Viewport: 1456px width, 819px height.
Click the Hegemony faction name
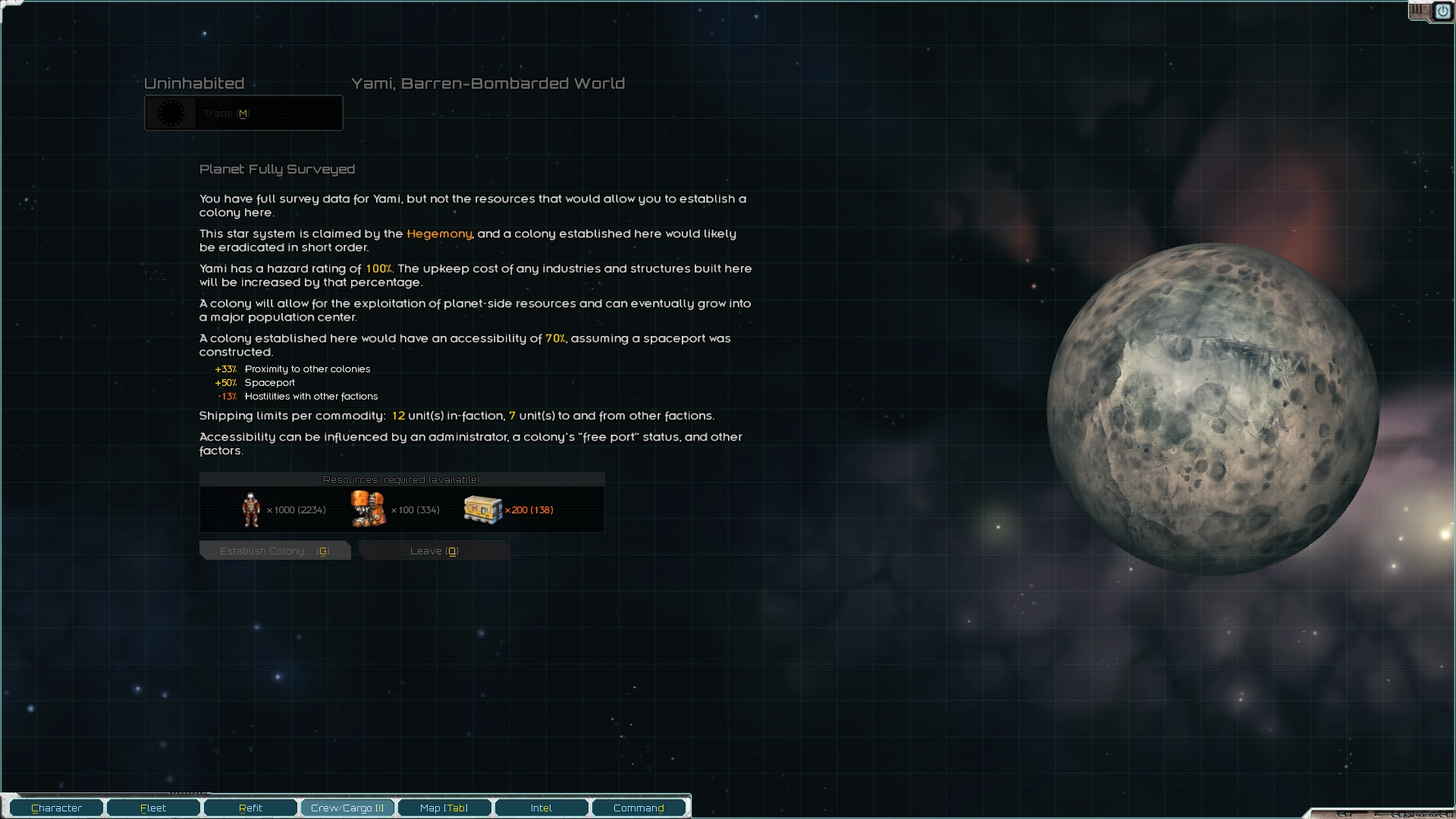pos(438,234)
